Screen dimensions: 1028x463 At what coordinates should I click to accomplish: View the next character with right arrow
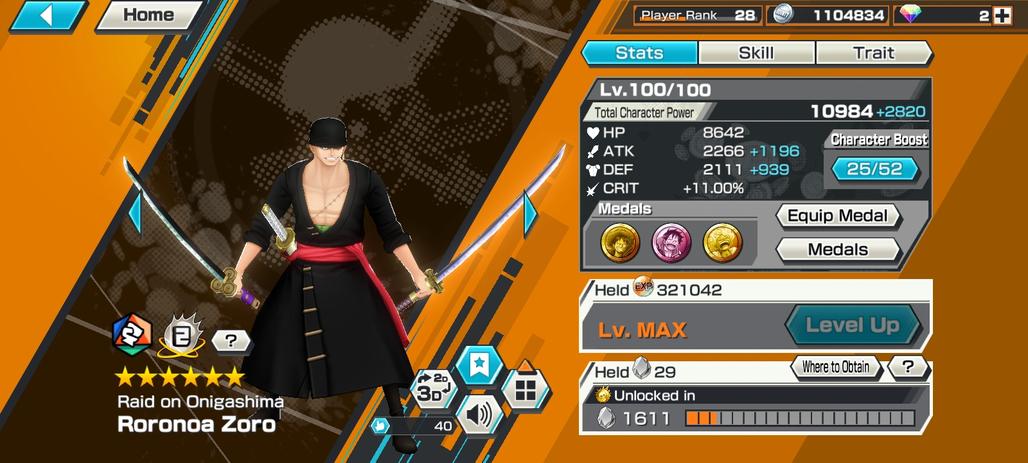click(x=530, y=211)
